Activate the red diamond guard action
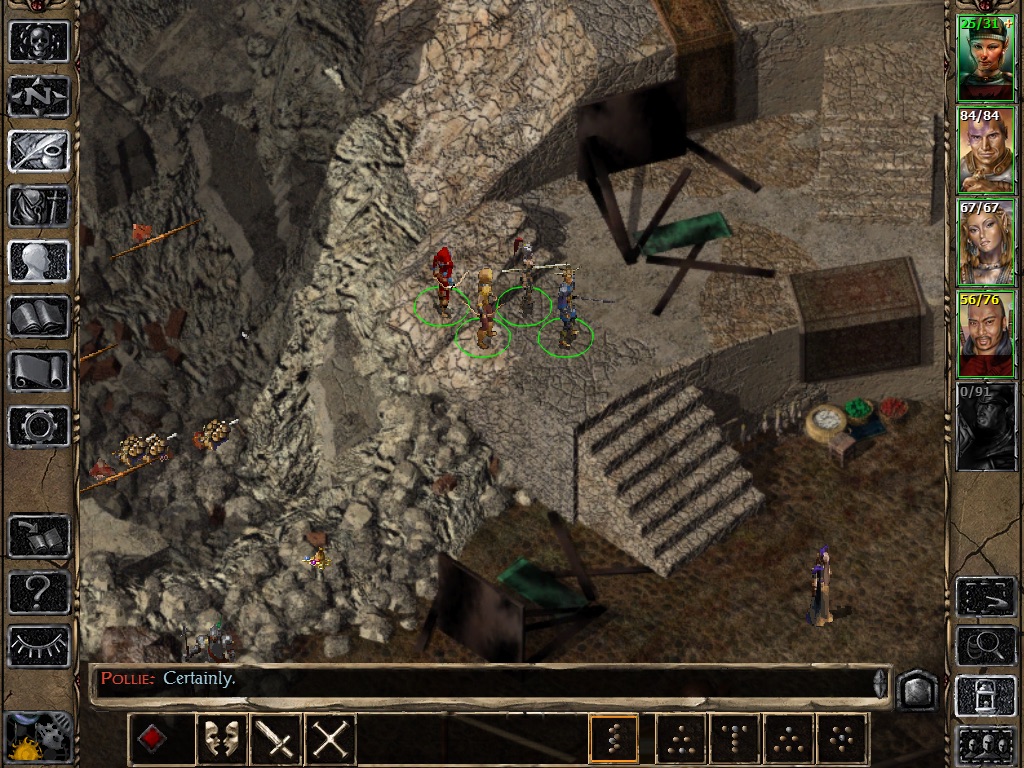This screenshot has width=1024, height=768. 150,740
